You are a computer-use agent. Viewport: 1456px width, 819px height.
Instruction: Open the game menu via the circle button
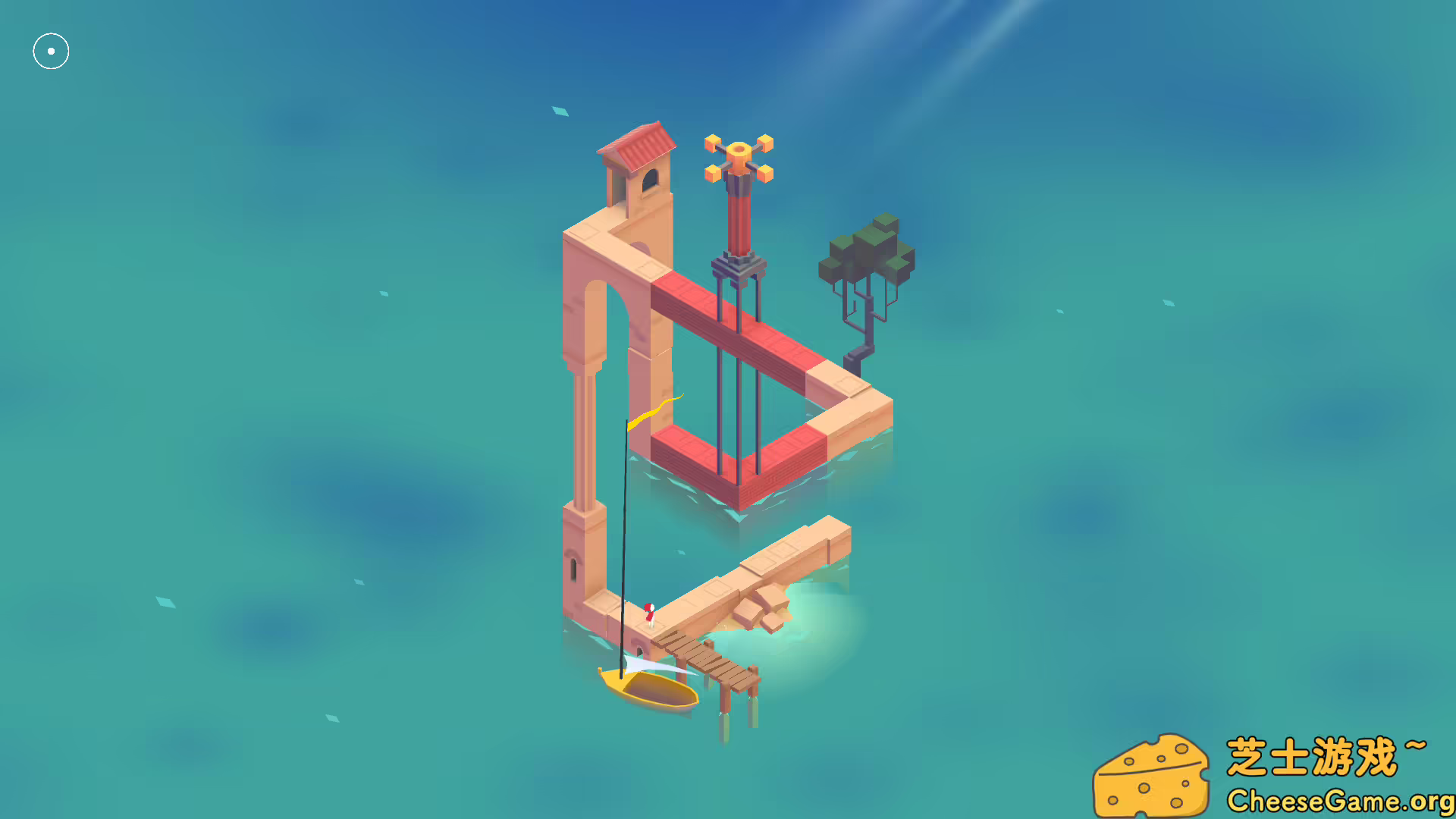(x=51, y=51)
